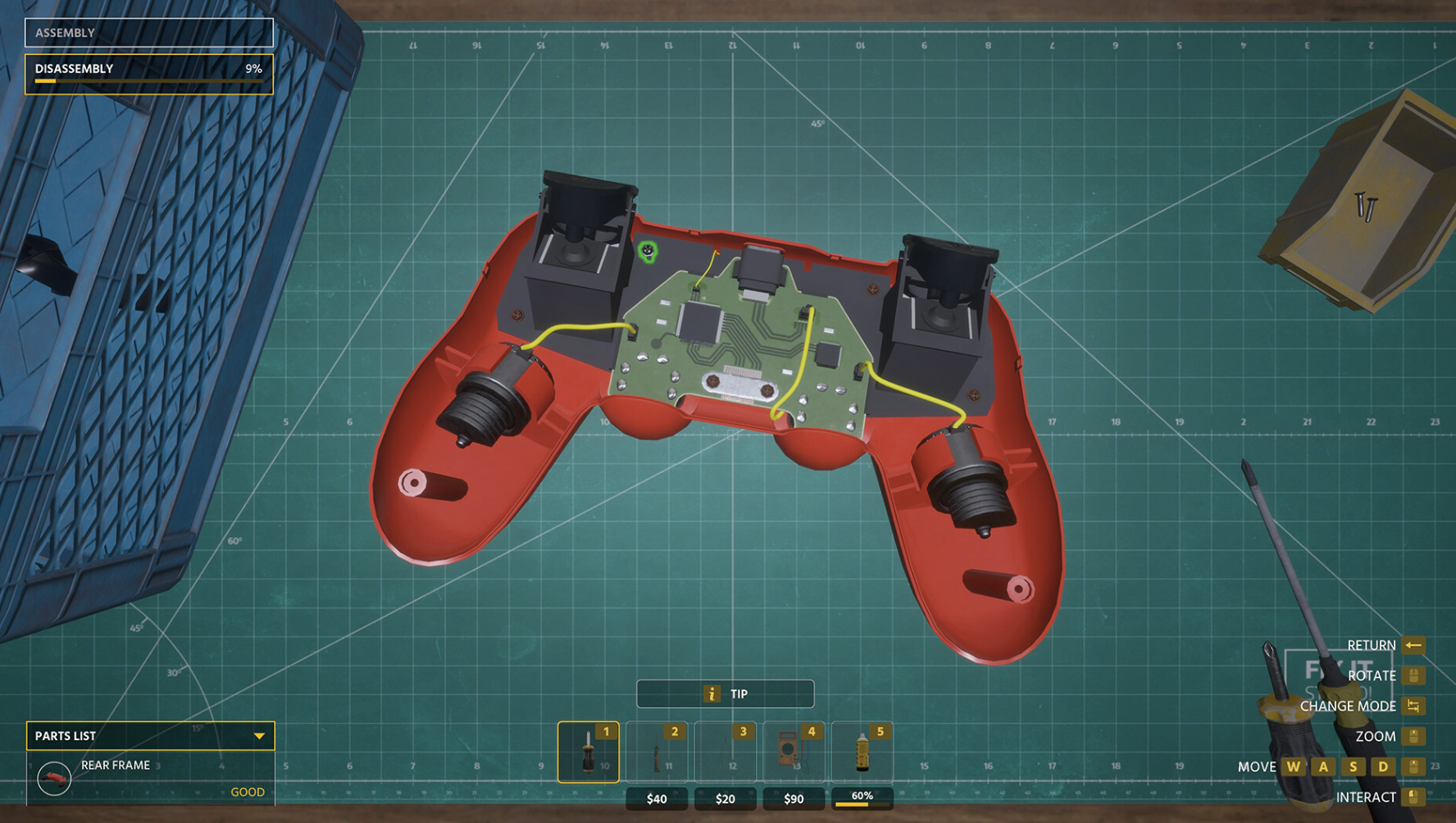Screen dimensions: 1456x823
Task: Buy the soldering iron for $40
Action: point(657,798)
